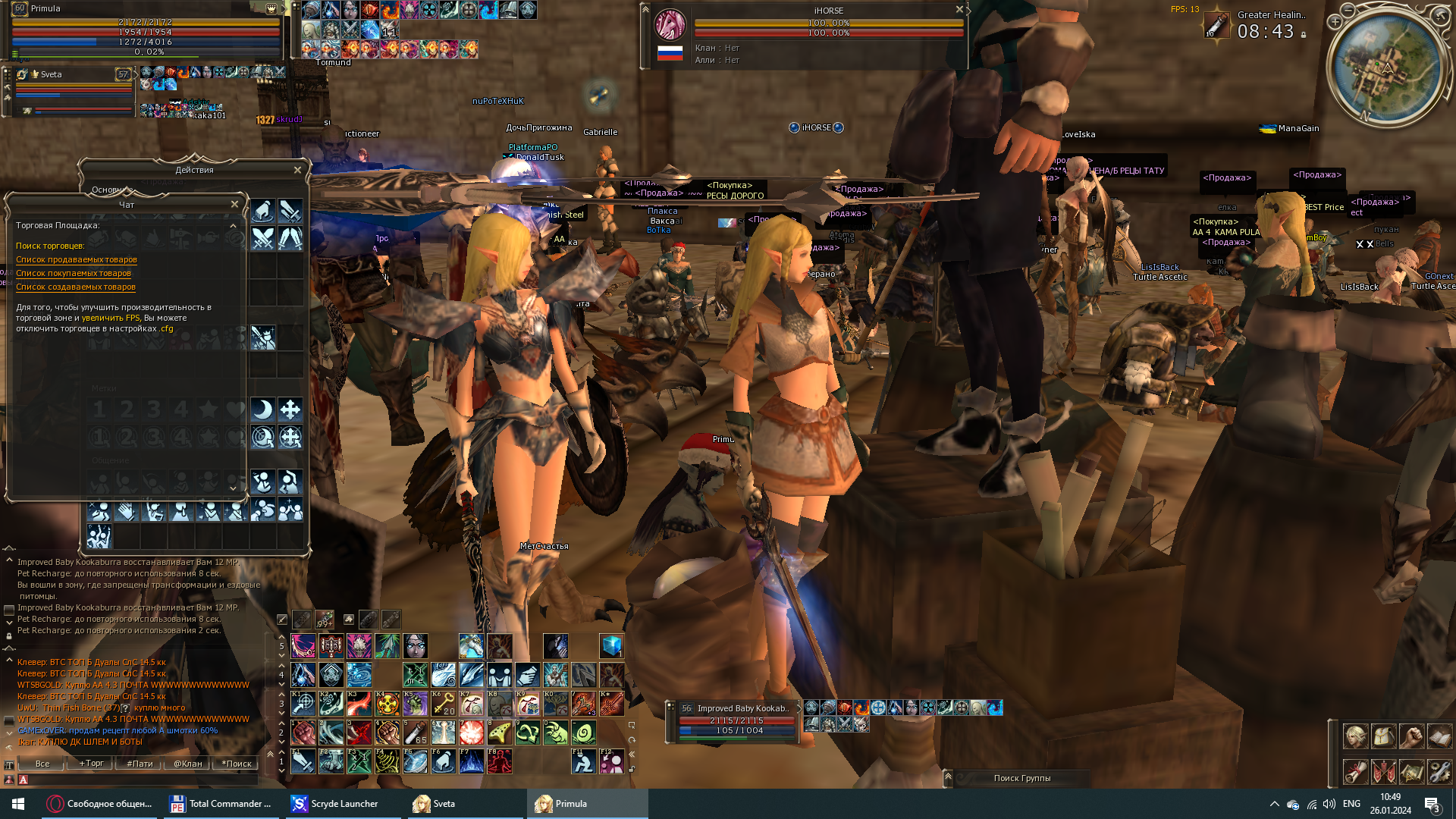Switch chat to the +Торг tab
Screen dimensions: 1456x819
tap(92, 764)
